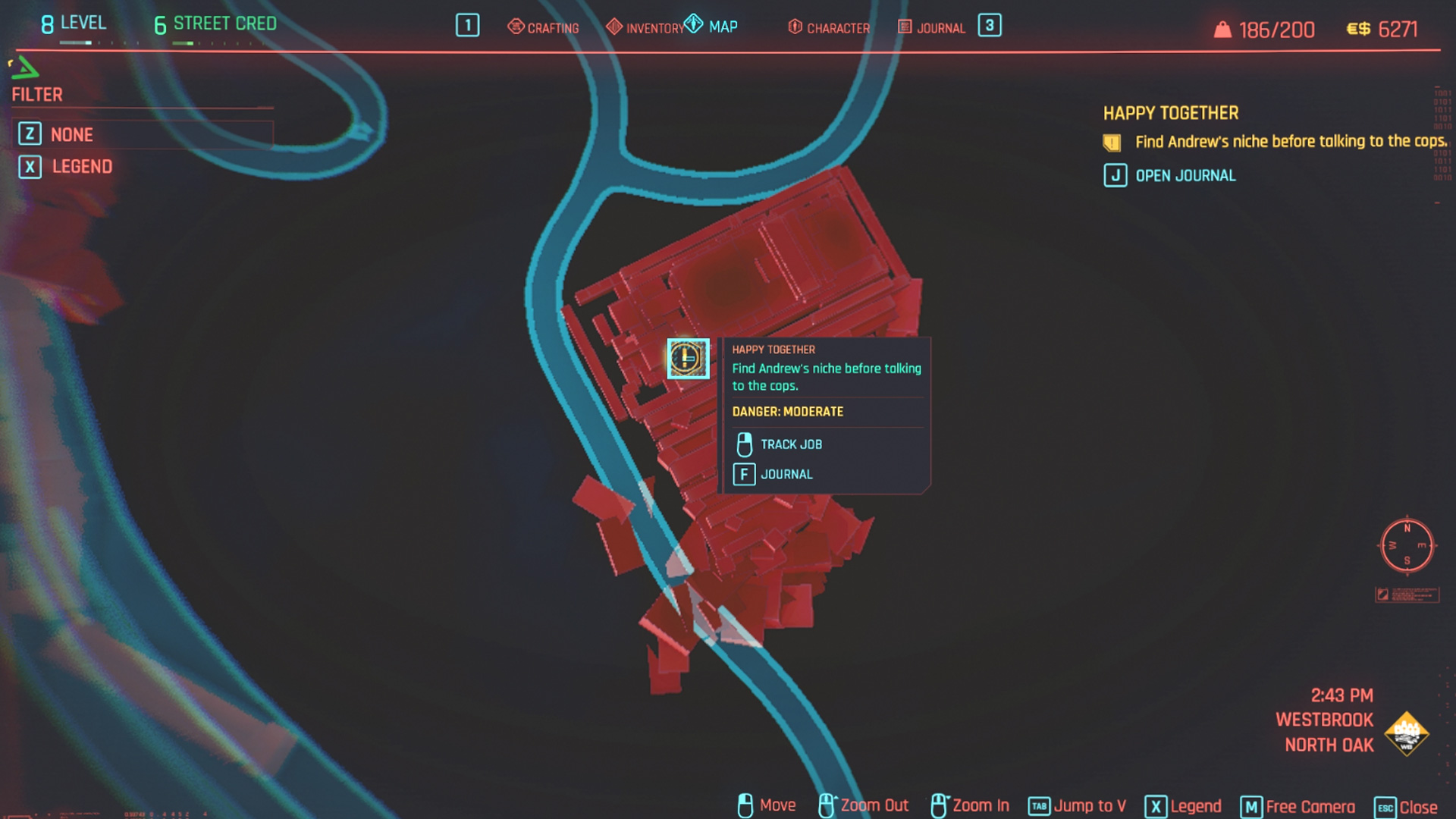The image size is (1456, 819).
Task: Click the compass rose on the map
Action: coord(1407,545)
